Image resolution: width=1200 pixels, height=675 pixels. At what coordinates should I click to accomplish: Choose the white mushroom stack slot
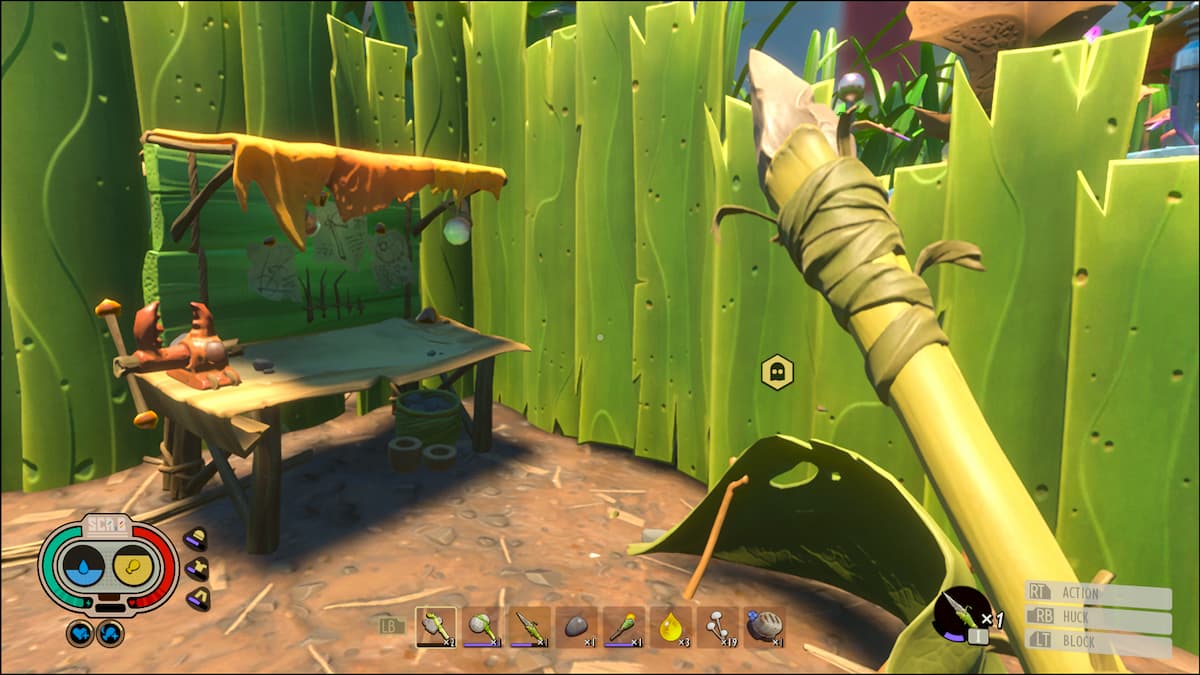716,627
